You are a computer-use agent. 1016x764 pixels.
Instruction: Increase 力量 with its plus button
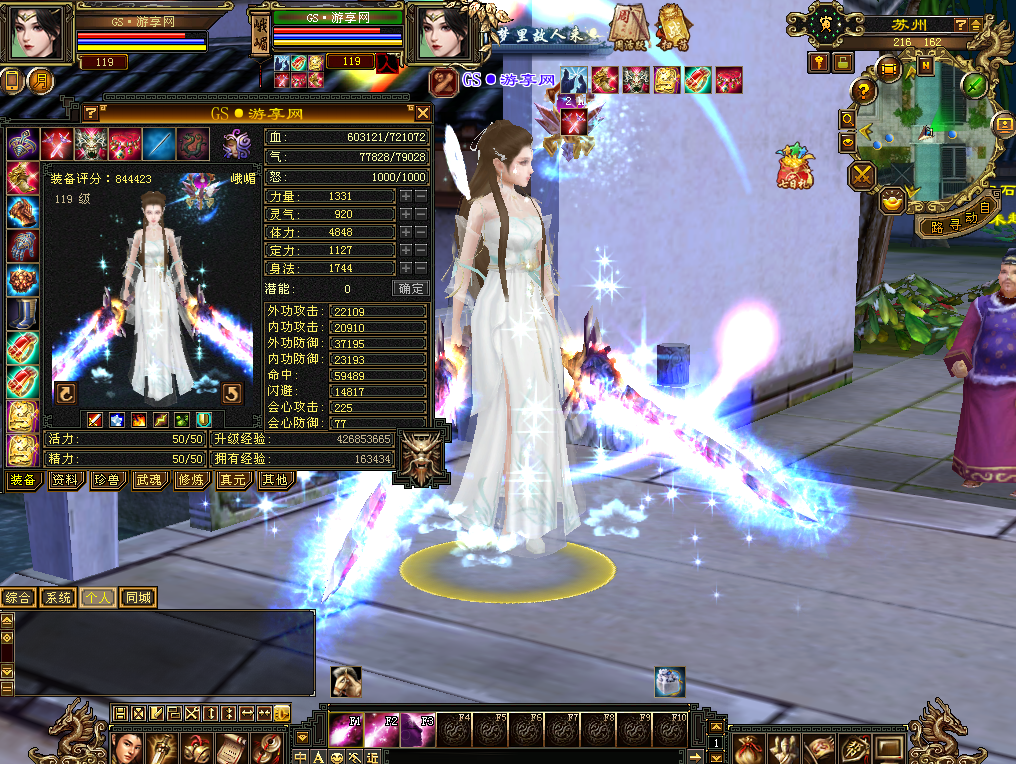click(x=406, y=197)
